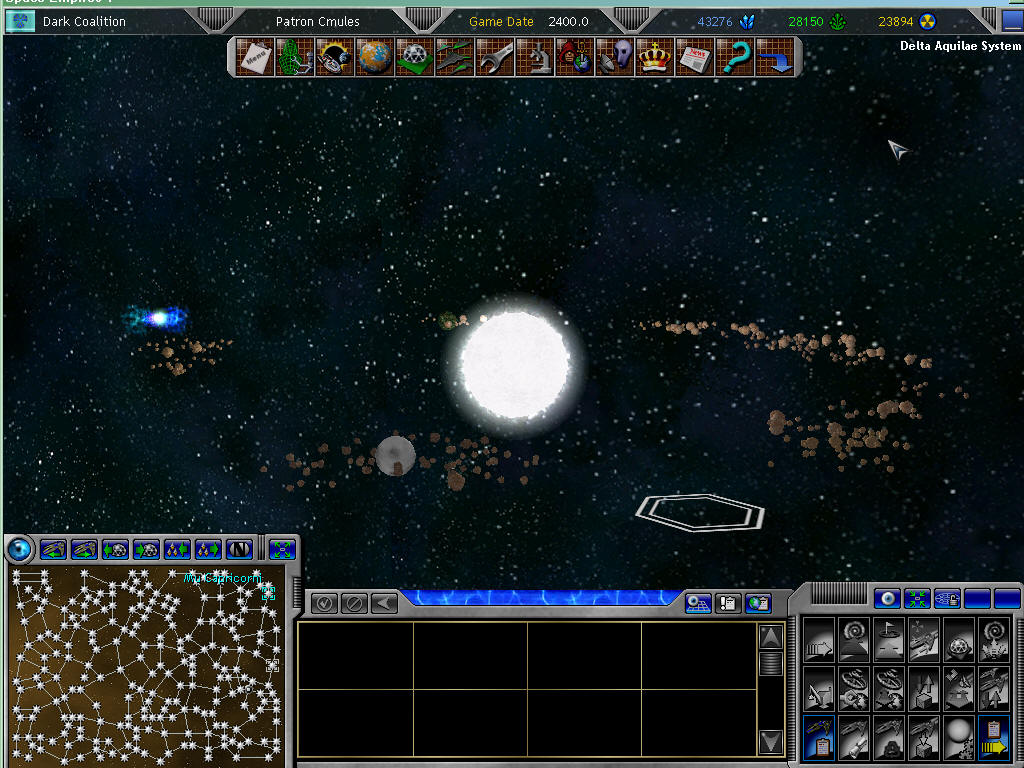The image size is (1024, 768).
Task: Click the globe planets toolbar icon
Action: click(375, 57)
